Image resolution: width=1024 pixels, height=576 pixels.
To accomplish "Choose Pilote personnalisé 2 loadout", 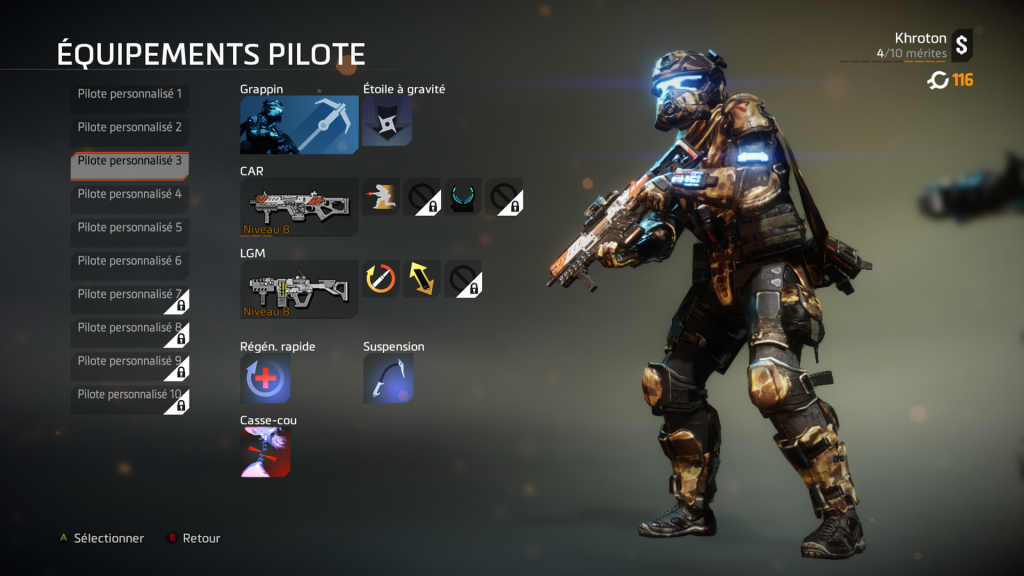I will (129, 128).
